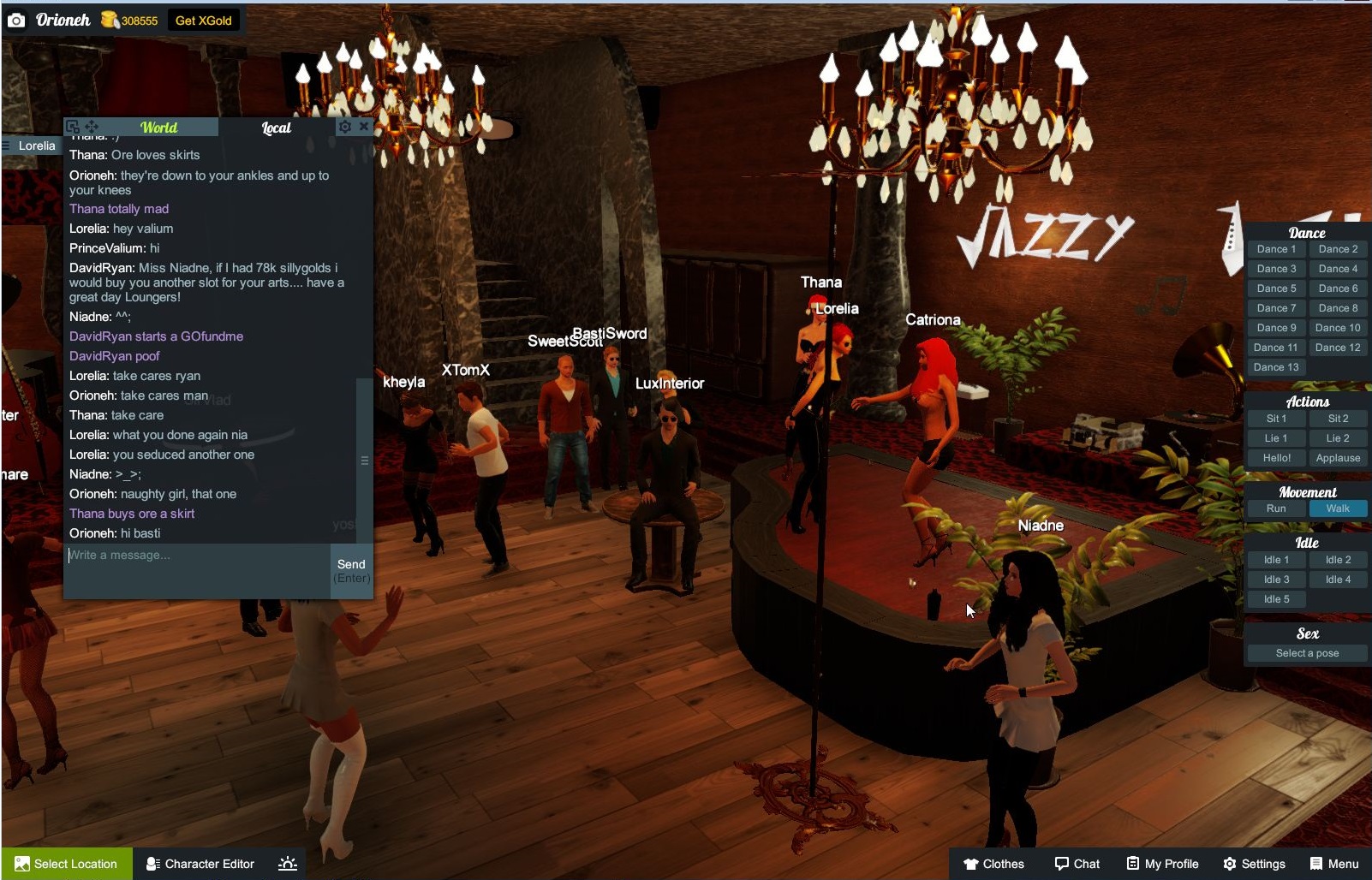The image size is (1372, 880).
Task: Open the Character Editor menu item
Action: 208,864
